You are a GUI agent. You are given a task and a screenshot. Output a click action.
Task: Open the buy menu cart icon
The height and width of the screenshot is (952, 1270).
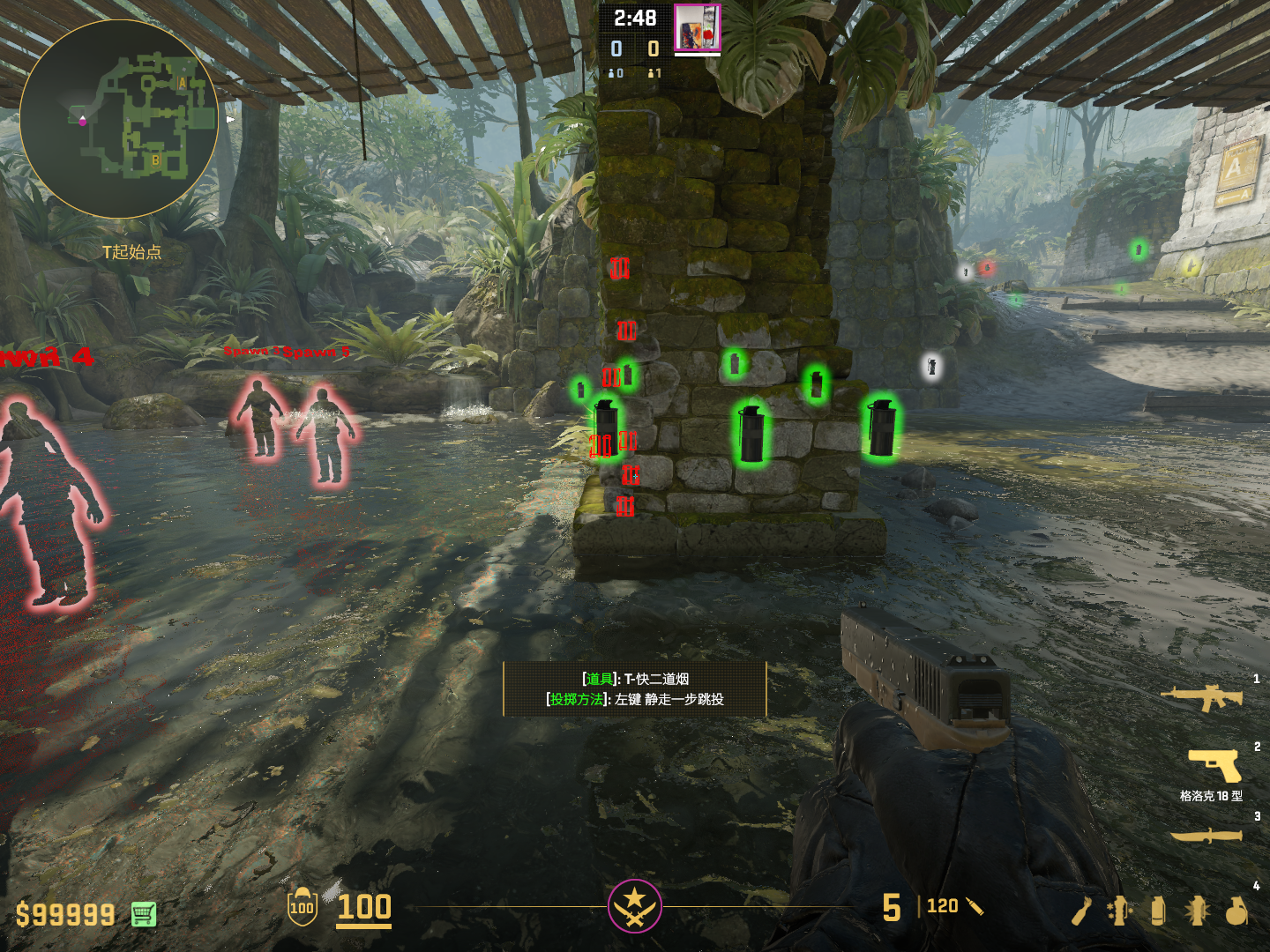[x=144, y=914]
